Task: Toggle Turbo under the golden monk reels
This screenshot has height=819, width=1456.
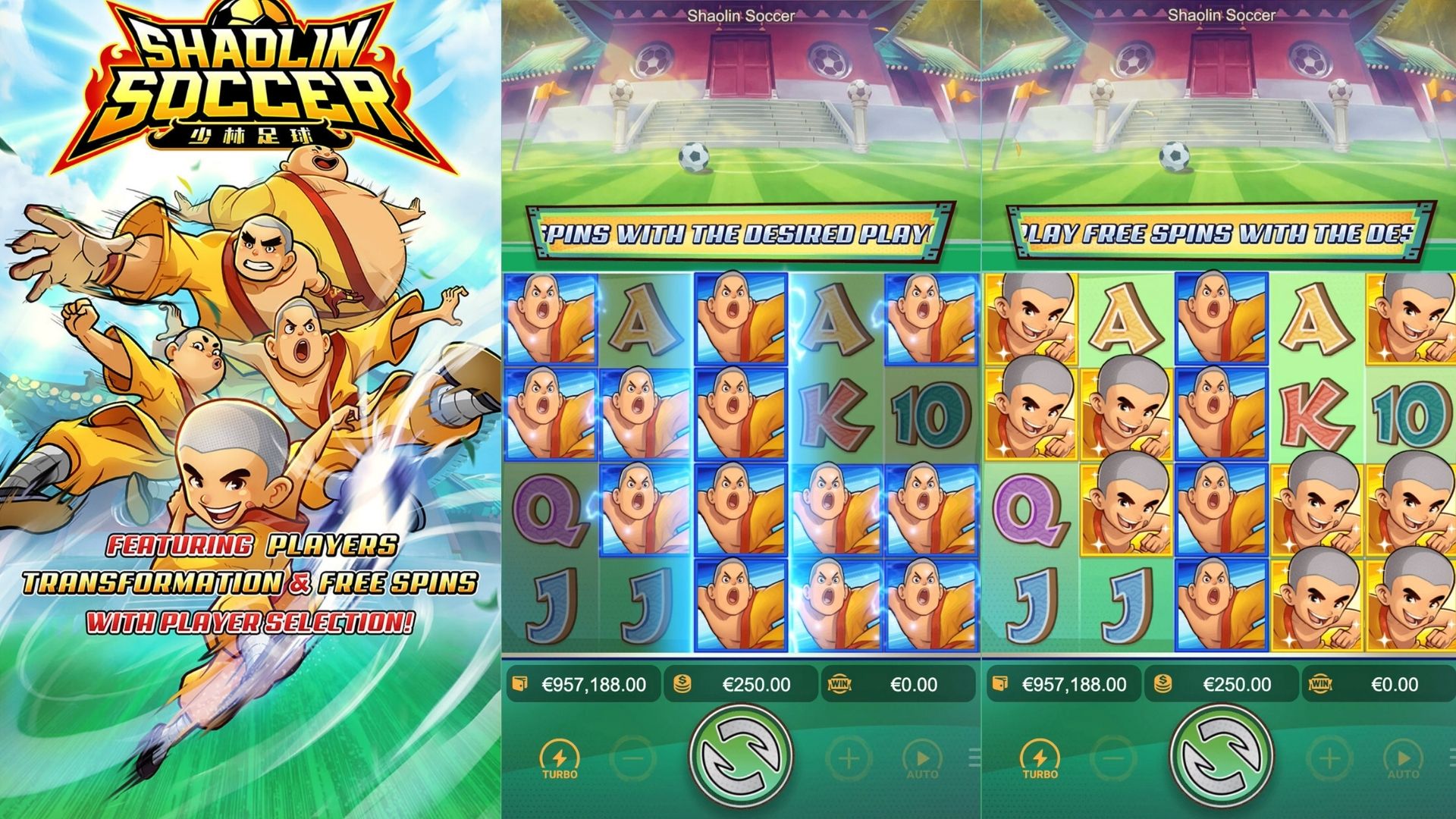Action: [1040, 759]
